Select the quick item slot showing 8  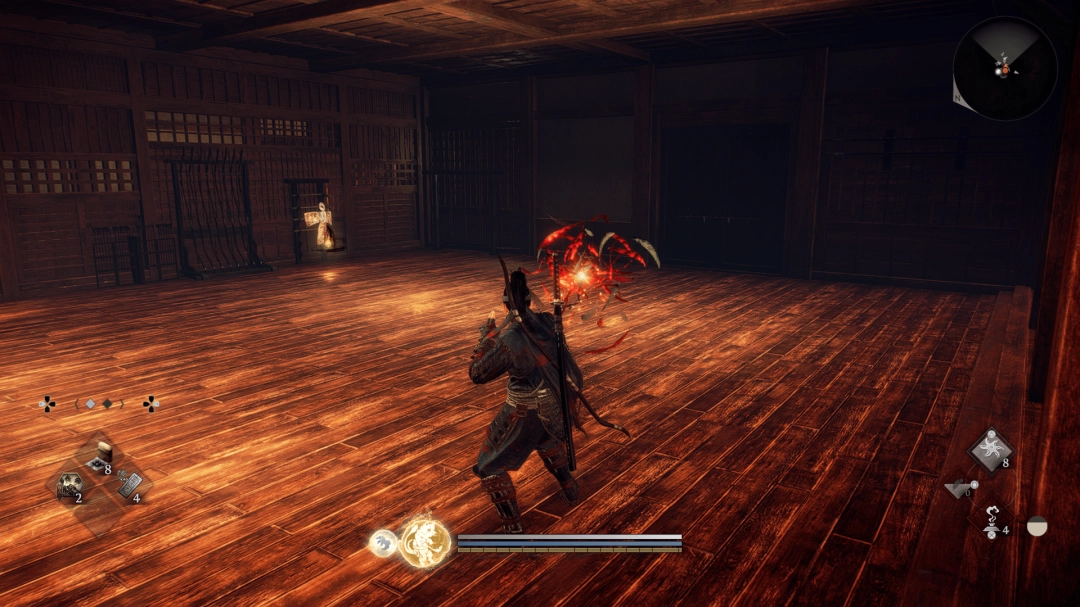100,457
